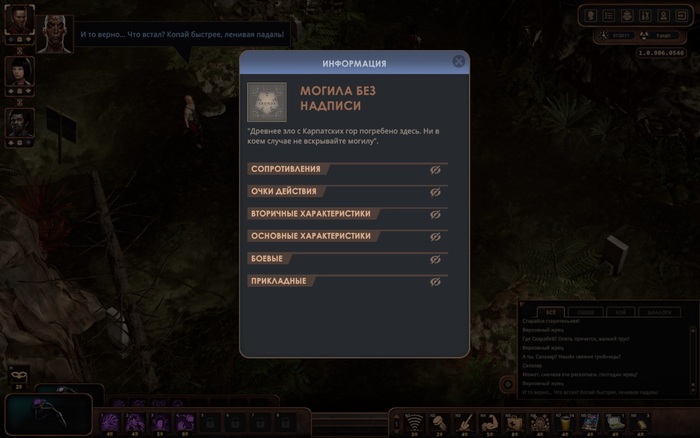This screenshot has width=700, height=438.
Task: Toggle visibility of Вторичные характеристики section
Action: [x=435, y=214]
